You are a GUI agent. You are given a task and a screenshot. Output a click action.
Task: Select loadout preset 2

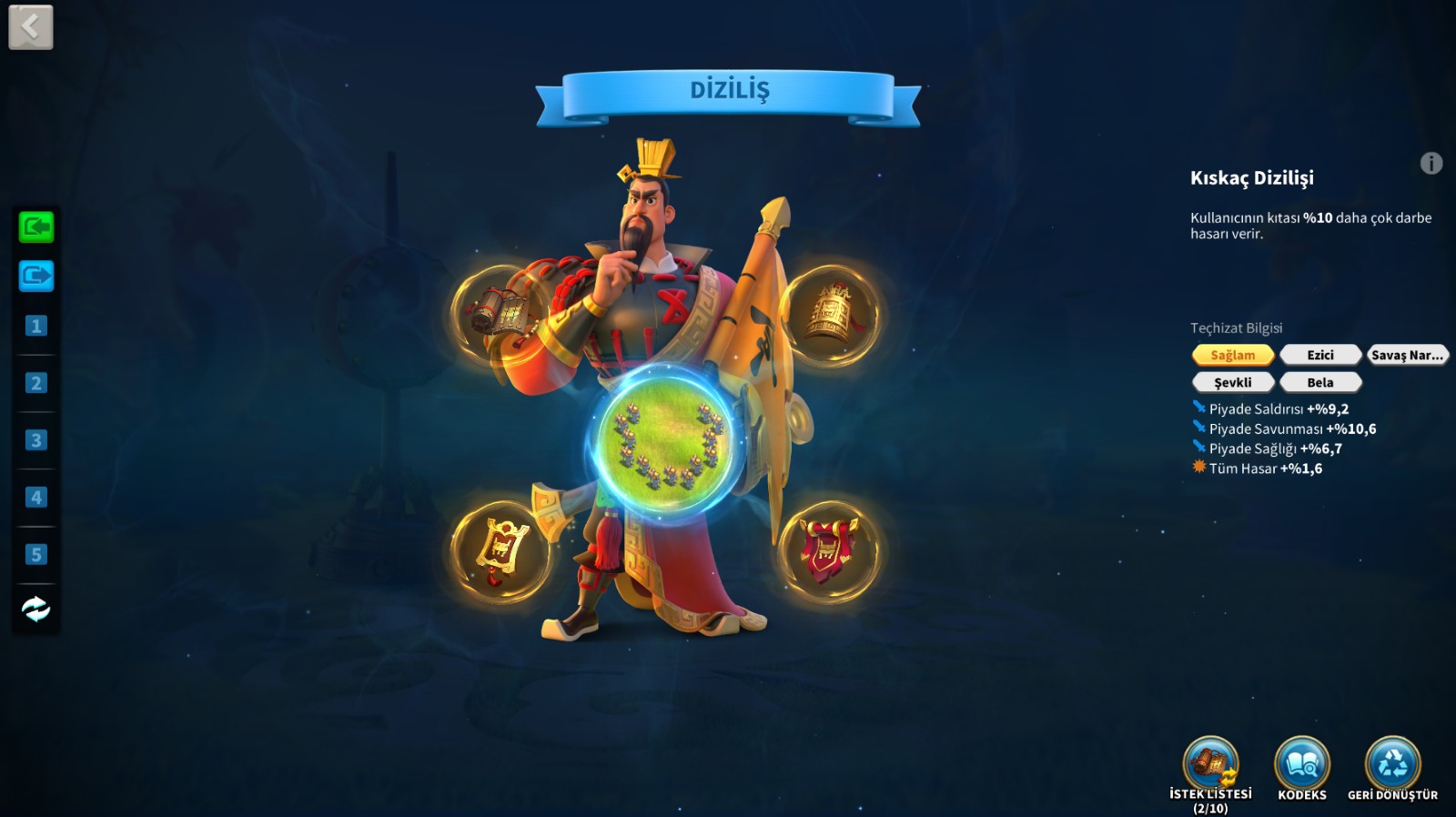pos(36,383)
